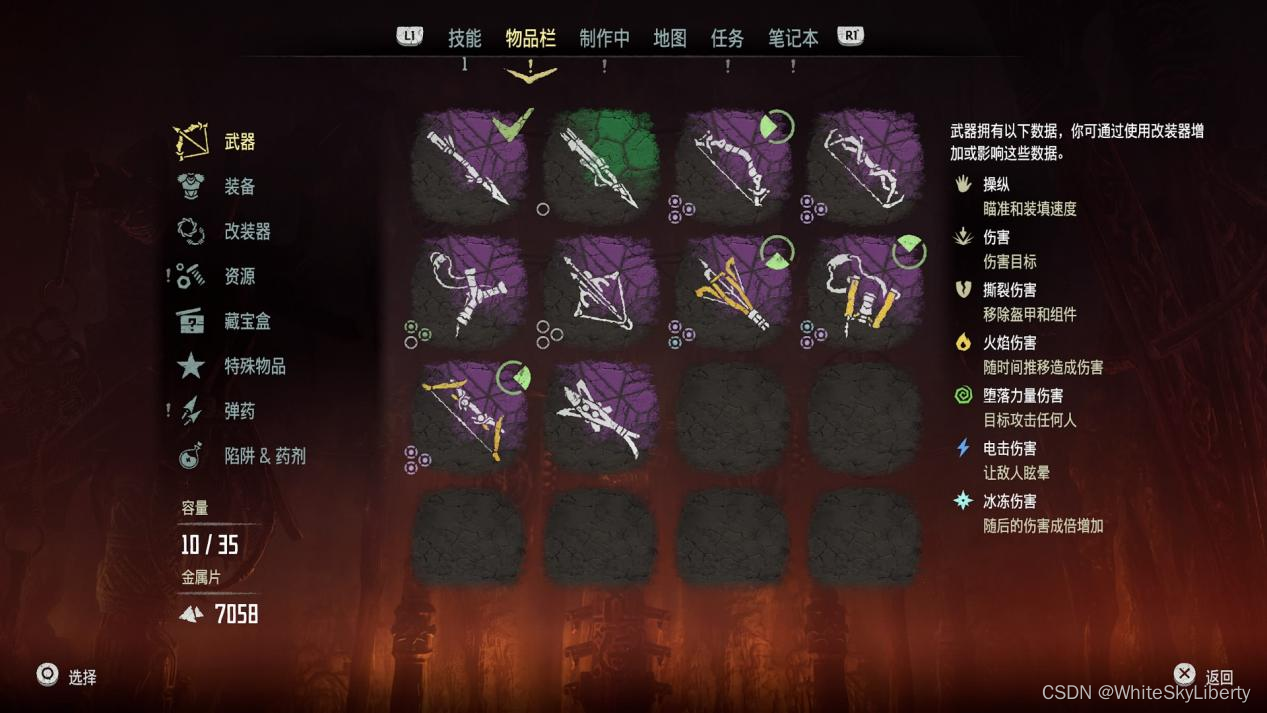Image resolution: width=1267 pixels, height=713 pixels.
Task: Open the 资源 (Resources) category
Action: [239, 276]
